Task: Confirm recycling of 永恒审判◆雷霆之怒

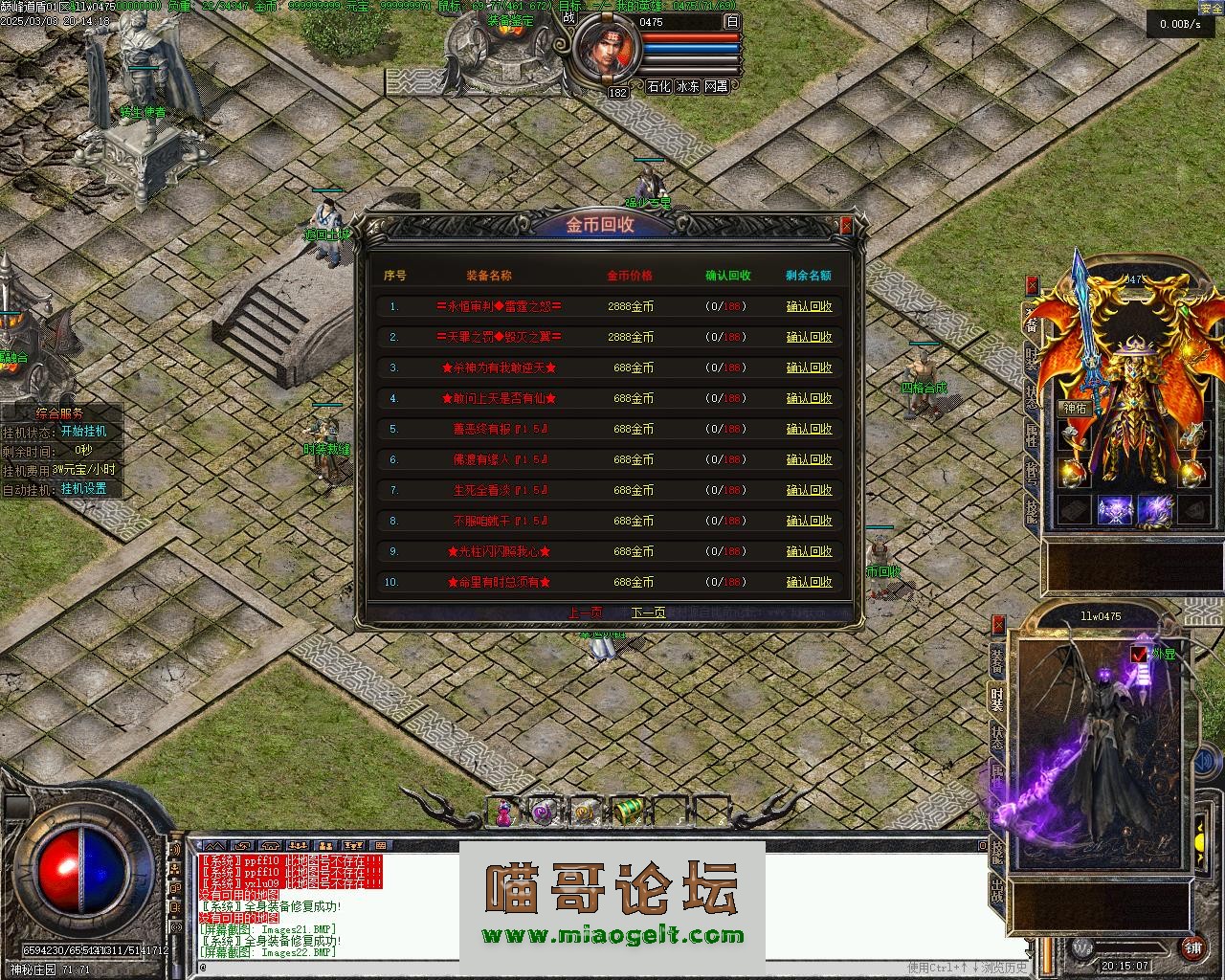Action: 809,307
